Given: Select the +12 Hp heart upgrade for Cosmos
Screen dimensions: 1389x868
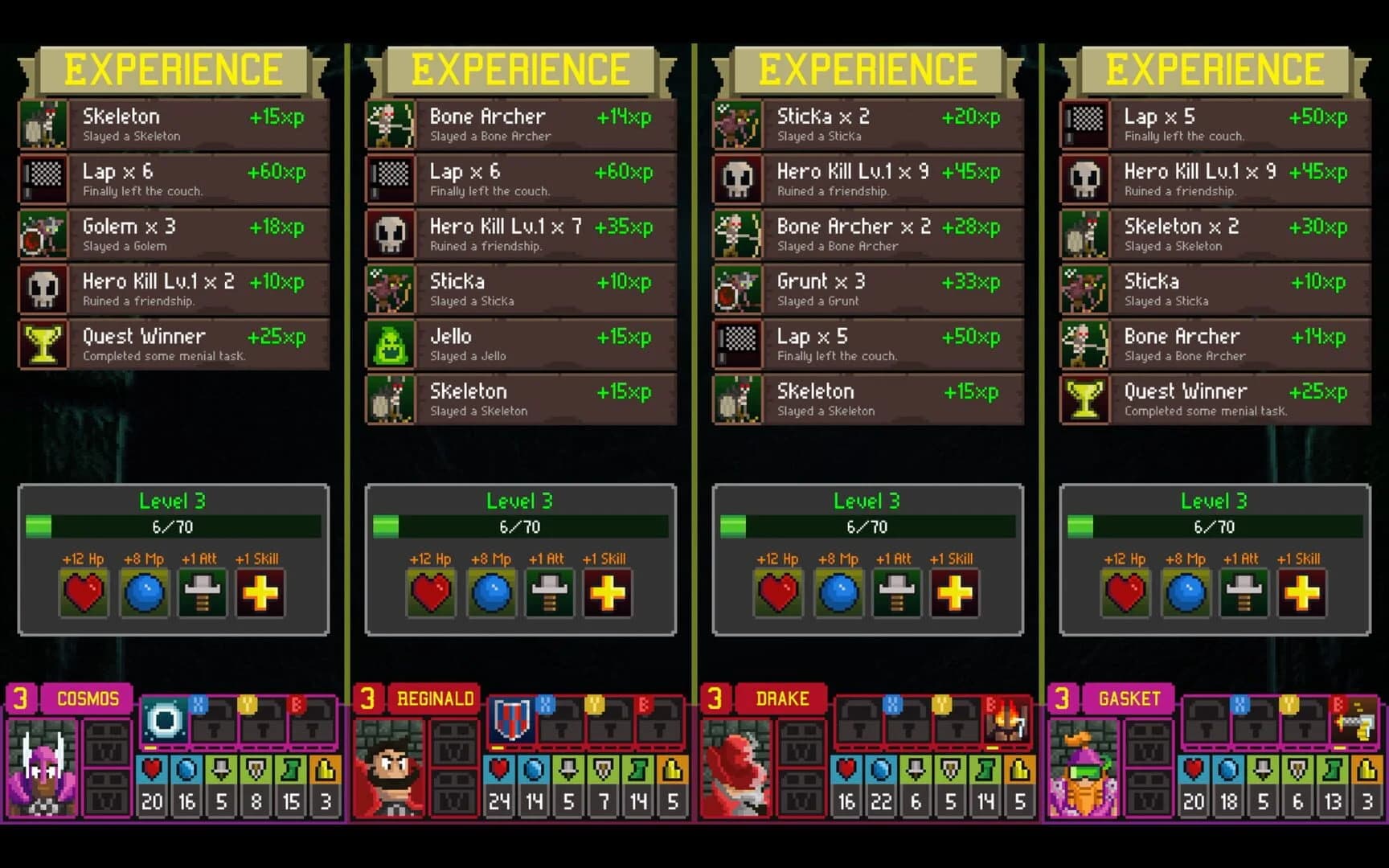Looking at the screenshot, I should pyautogui.click(x=84, y=593).
